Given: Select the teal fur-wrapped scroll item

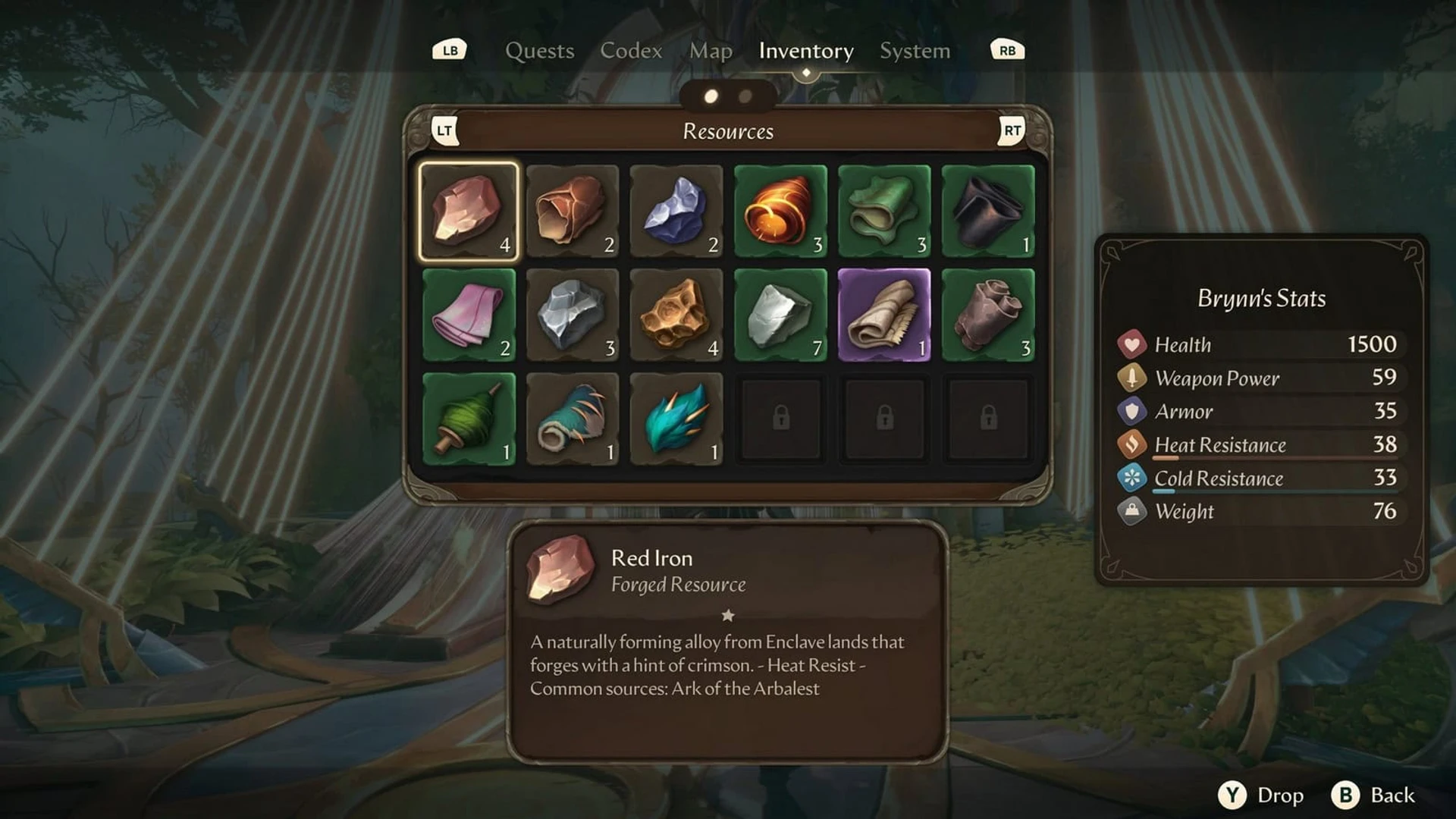Looking at the screenshot, I should [573, 419].
